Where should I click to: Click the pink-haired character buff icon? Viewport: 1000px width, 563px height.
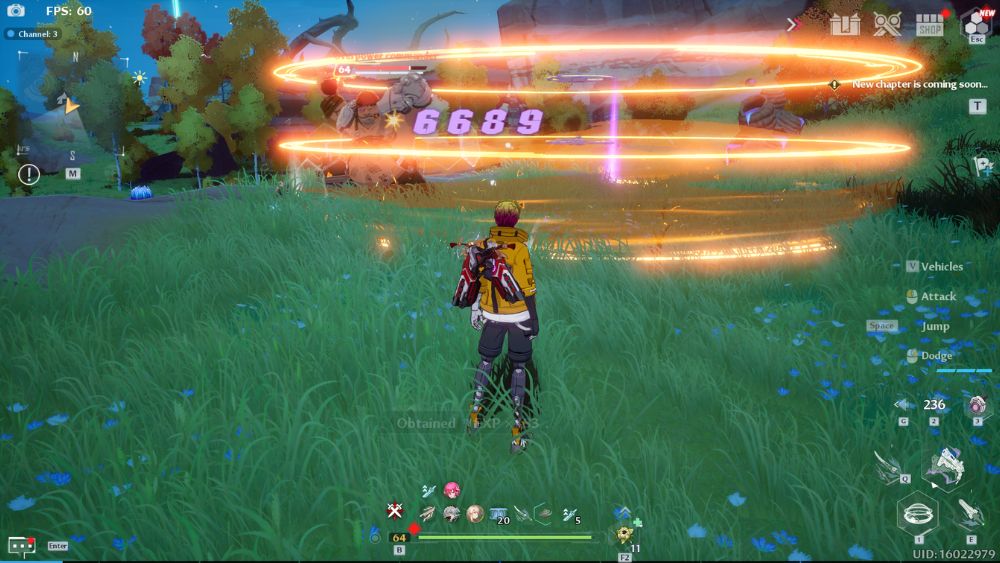point(452,490)
